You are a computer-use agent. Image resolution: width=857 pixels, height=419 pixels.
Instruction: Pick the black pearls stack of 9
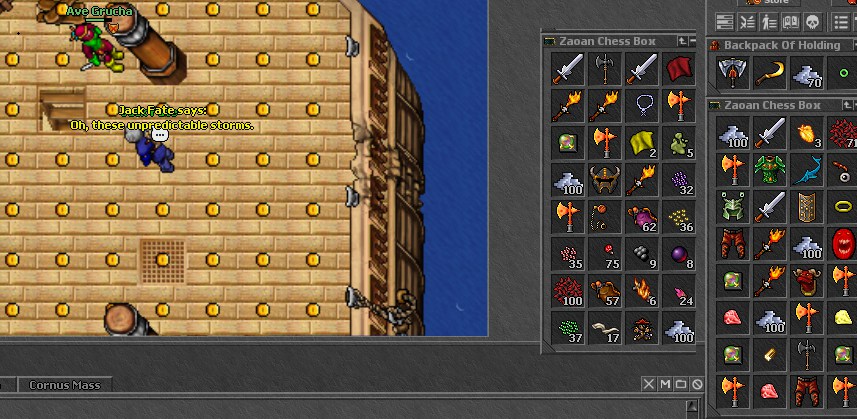pyautogui.click(x=642, y=253)
